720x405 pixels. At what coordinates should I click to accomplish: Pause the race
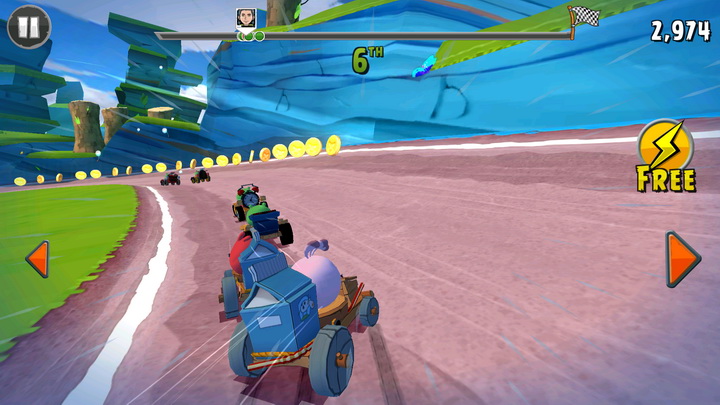28,26
